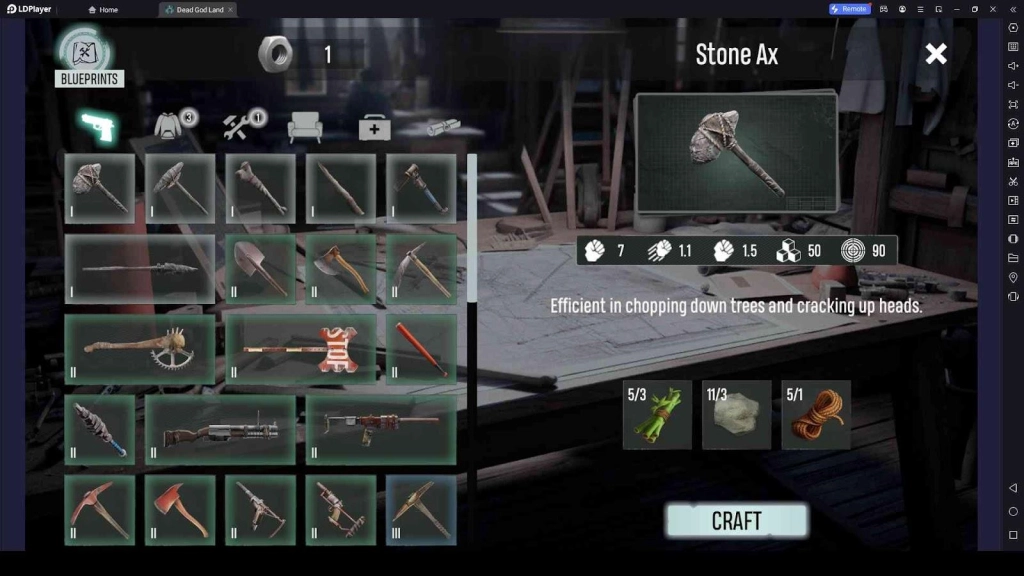Viewport: 1024px width, 576px height.
Task: Click the rope ingredient slot
Action: [816, 414]
